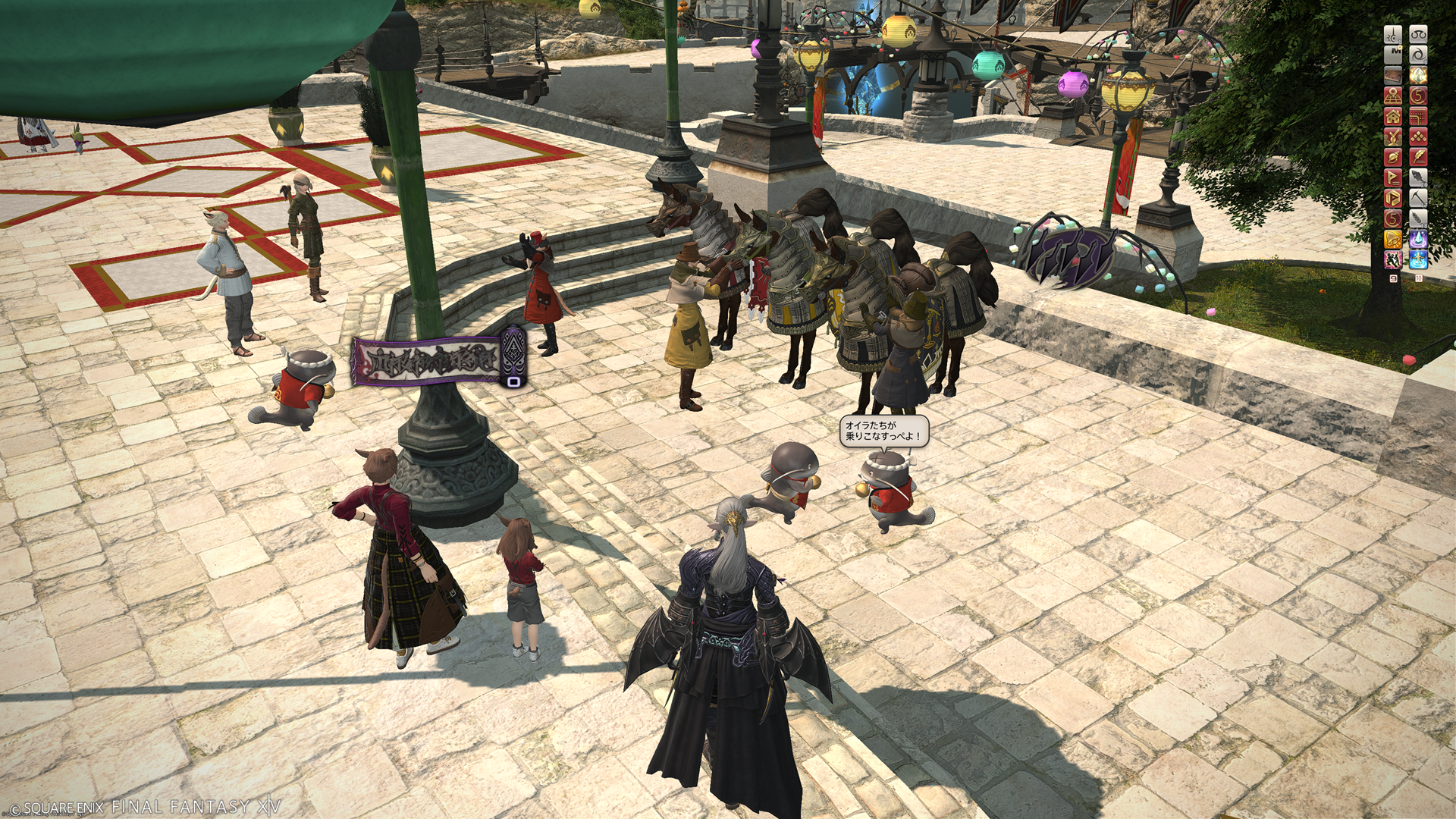Click the folded gold ribbon icon
Screen dimensions: 1456x819
[1393, 199]
